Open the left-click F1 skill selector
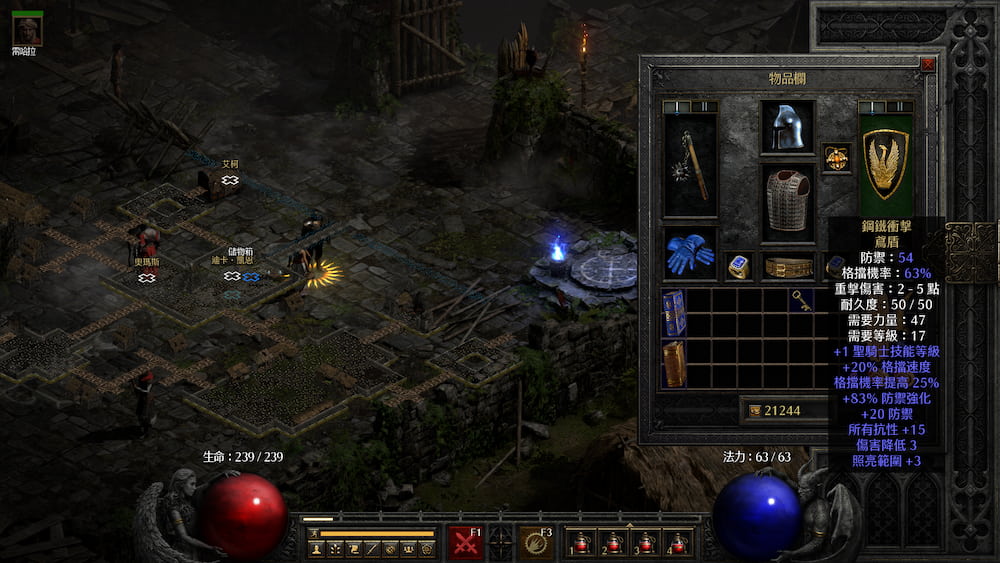 coord(466,542)
